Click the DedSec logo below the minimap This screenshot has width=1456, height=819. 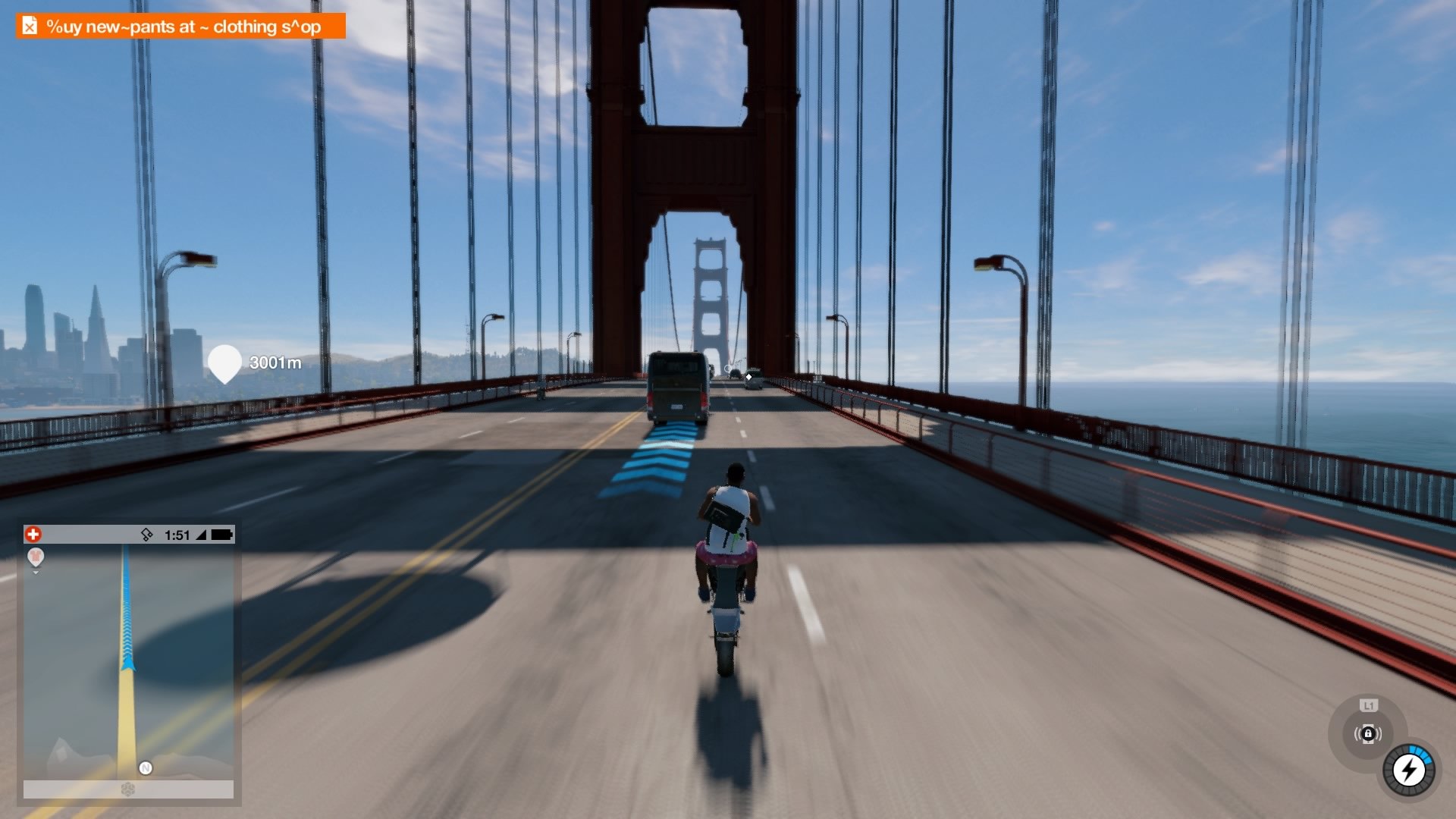click(x=127, y=789)
